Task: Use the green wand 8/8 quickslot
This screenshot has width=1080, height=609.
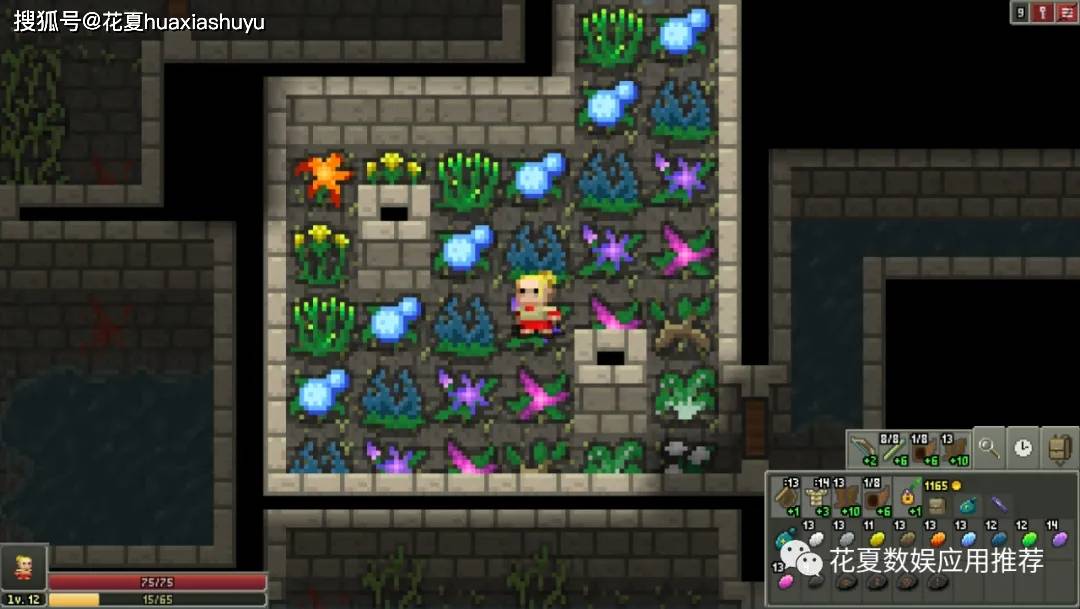Action: click(x=894, y=447)
